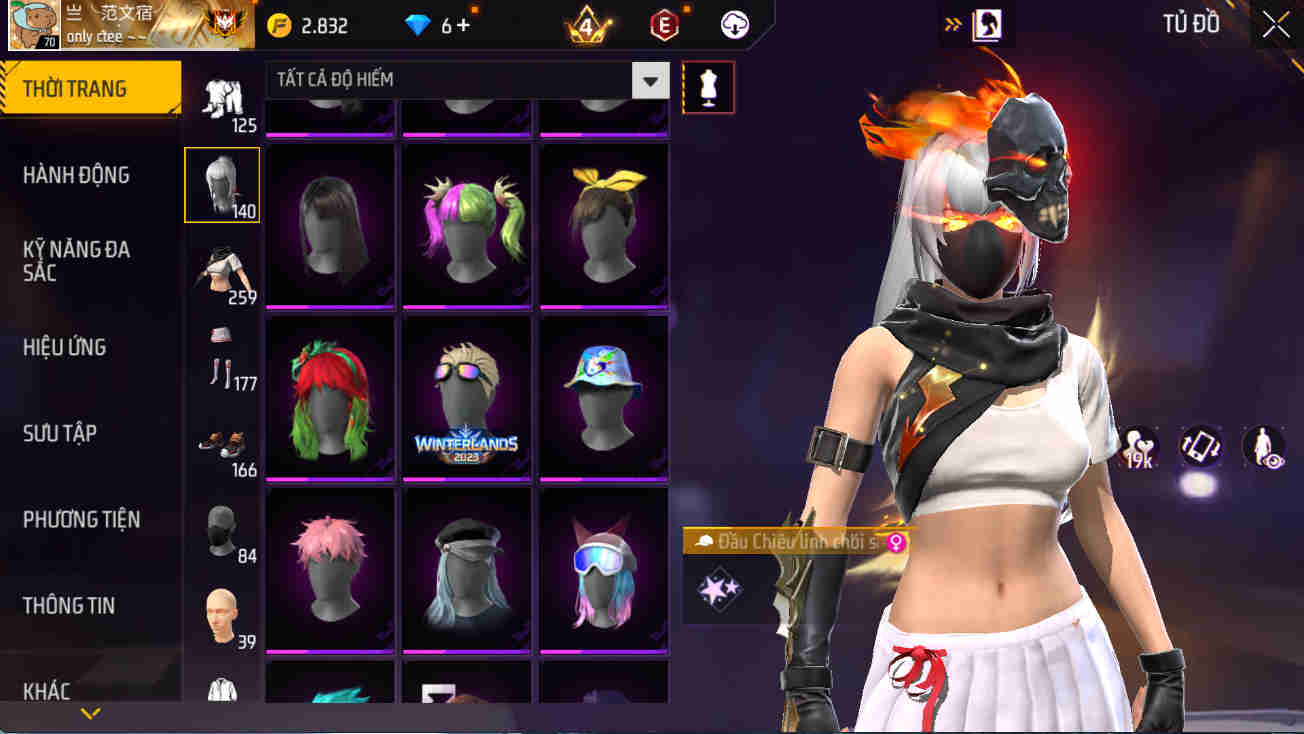Click the rotate character phone icon
The width and height of the screenshot is (1304, 734).
tap(1202, 448)
